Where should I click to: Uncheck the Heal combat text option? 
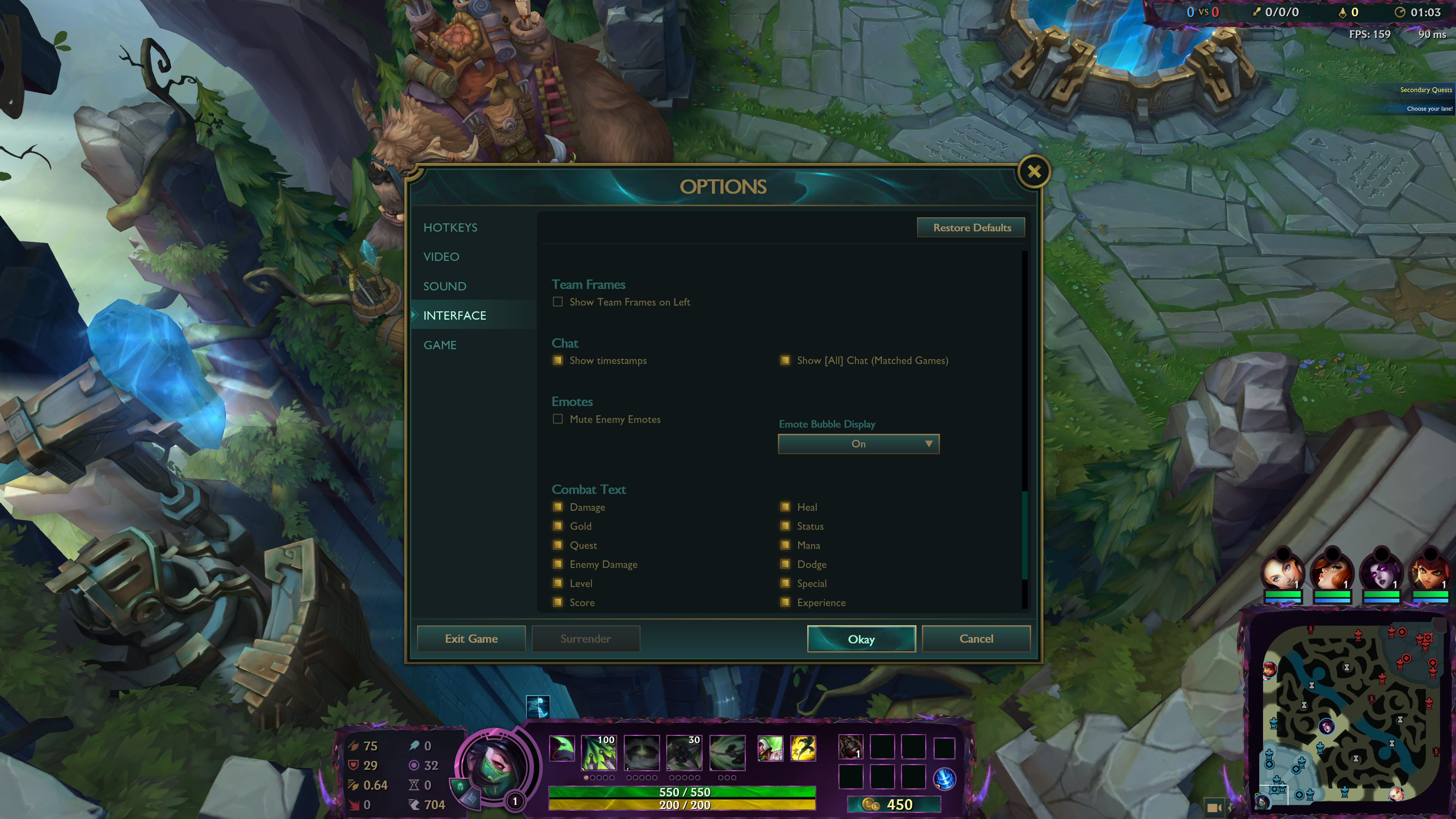click(x=785, y=507)
